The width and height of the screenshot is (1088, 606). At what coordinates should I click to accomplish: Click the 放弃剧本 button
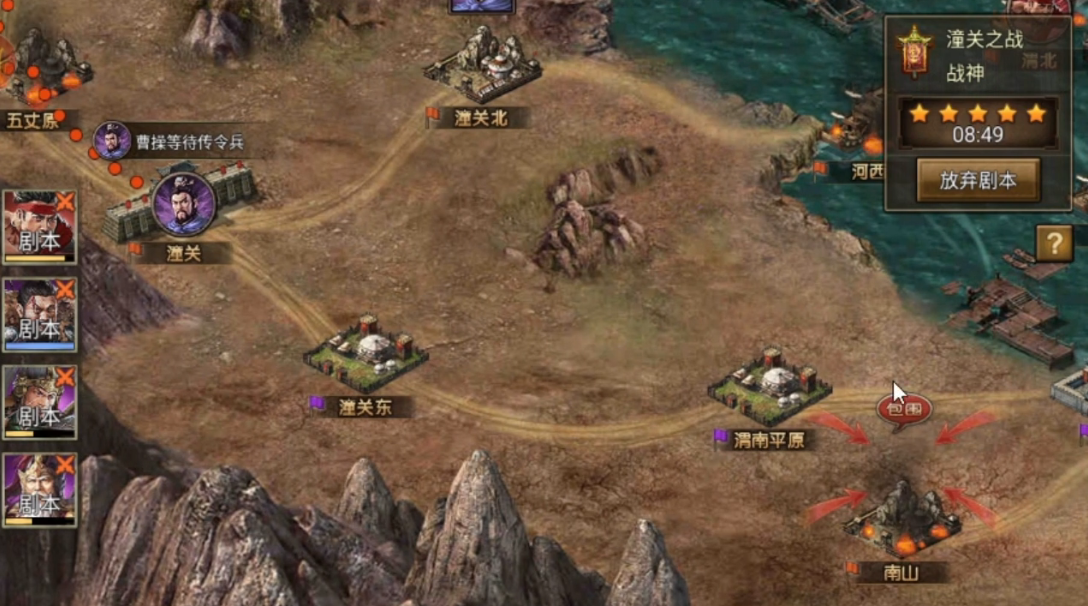[x=977, y=180]
